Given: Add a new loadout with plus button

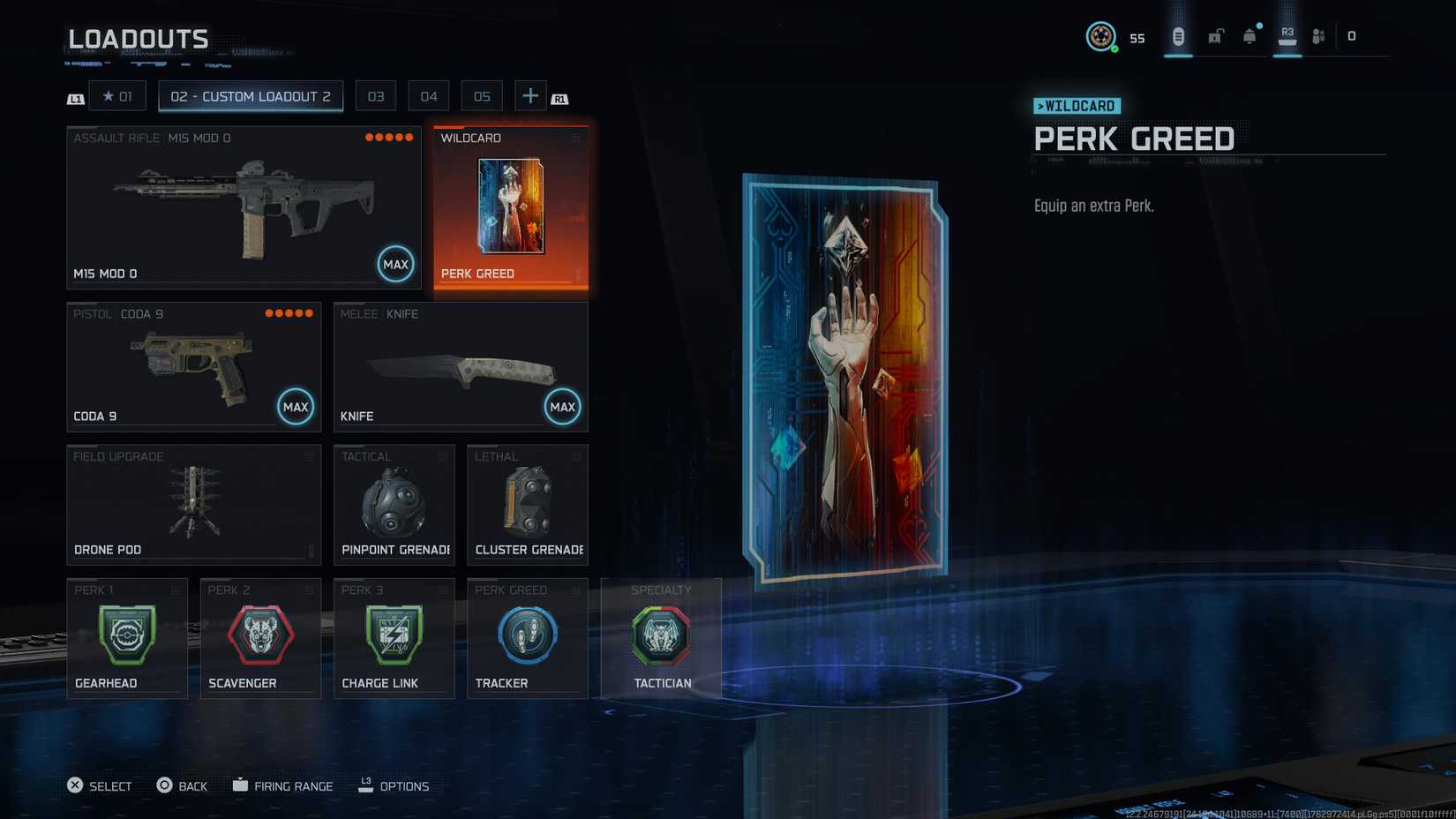Looking at the screenshot, I should point(530,96).
